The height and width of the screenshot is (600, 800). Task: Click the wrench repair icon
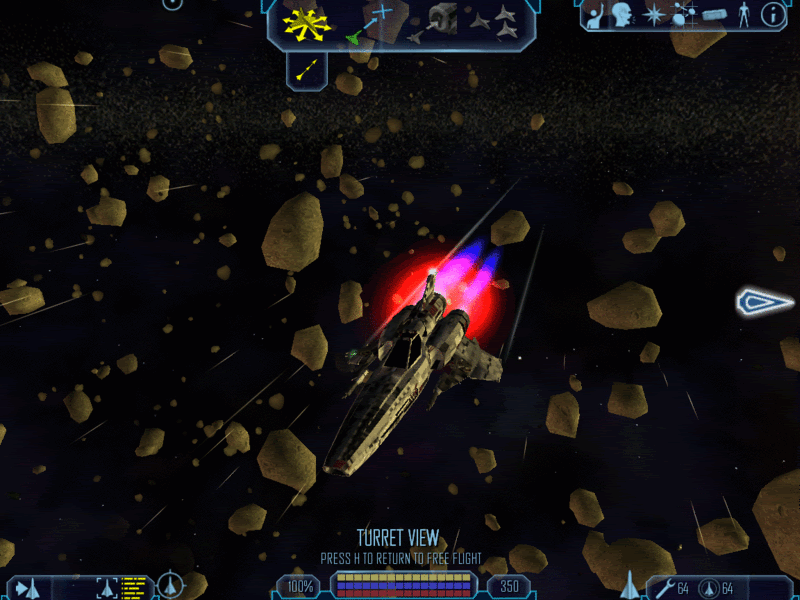(663, 587)
